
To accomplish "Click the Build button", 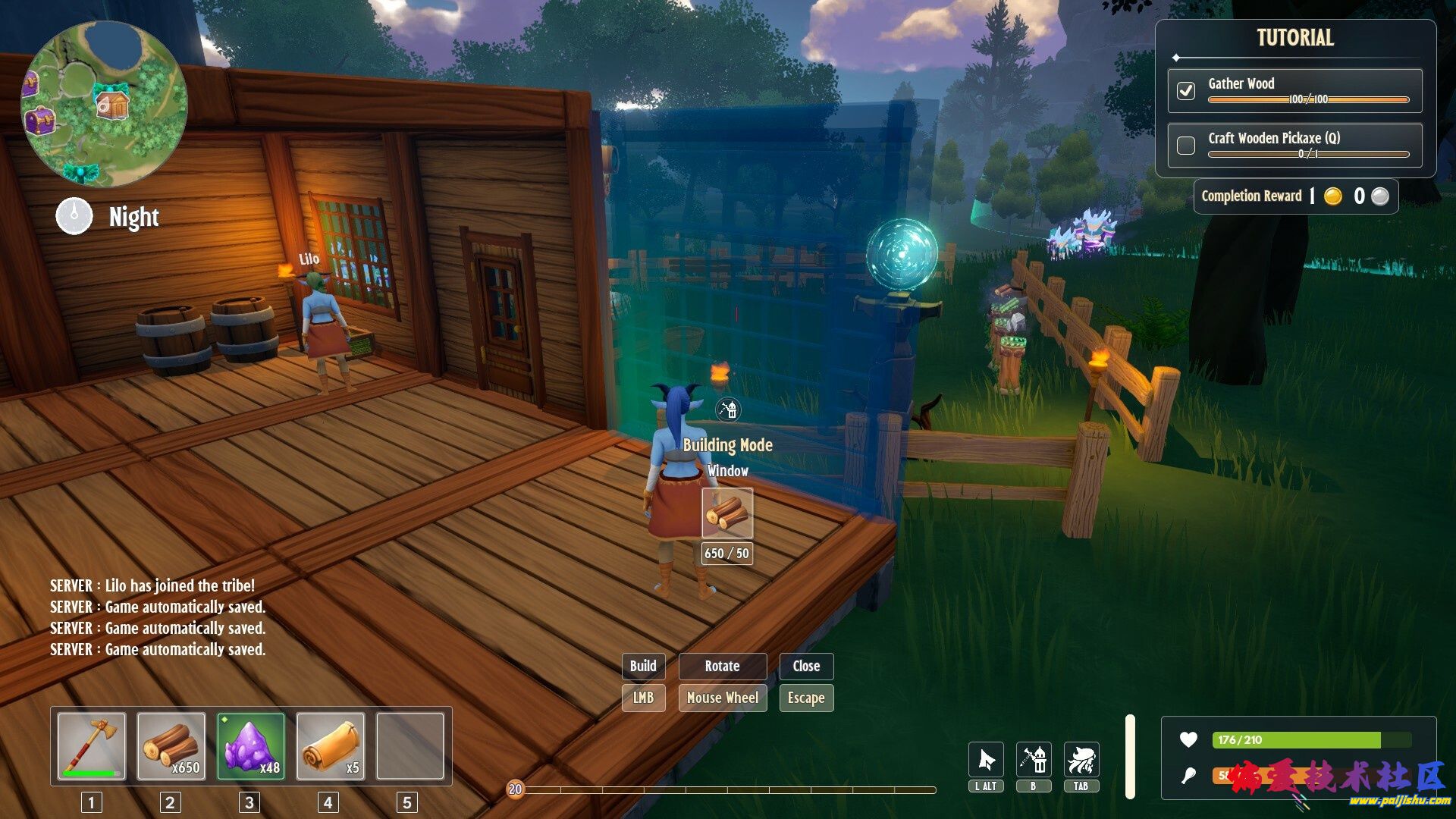I will tap(643, 666).
